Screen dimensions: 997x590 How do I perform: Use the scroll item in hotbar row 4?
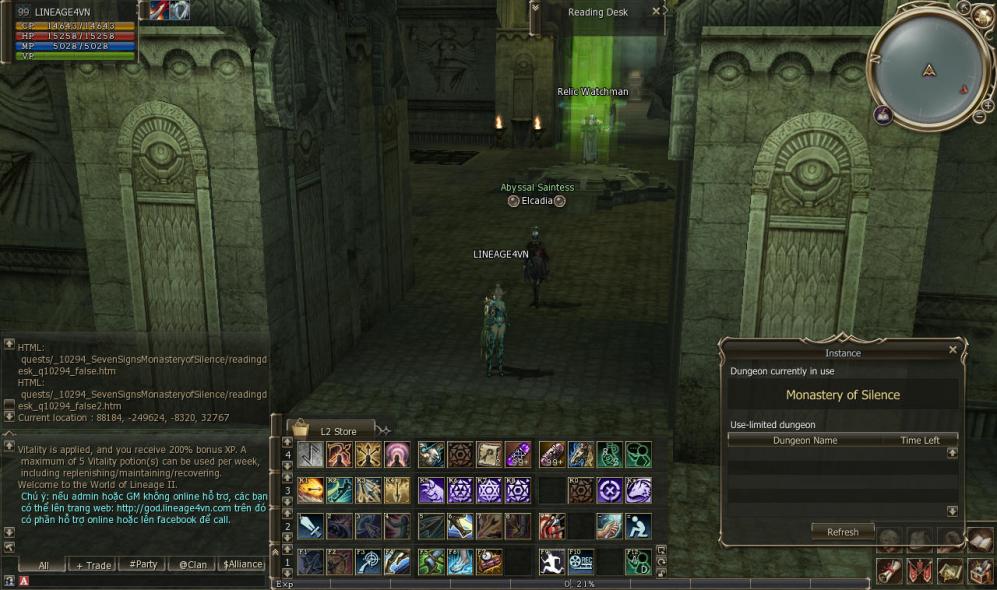tap(489, 455)
